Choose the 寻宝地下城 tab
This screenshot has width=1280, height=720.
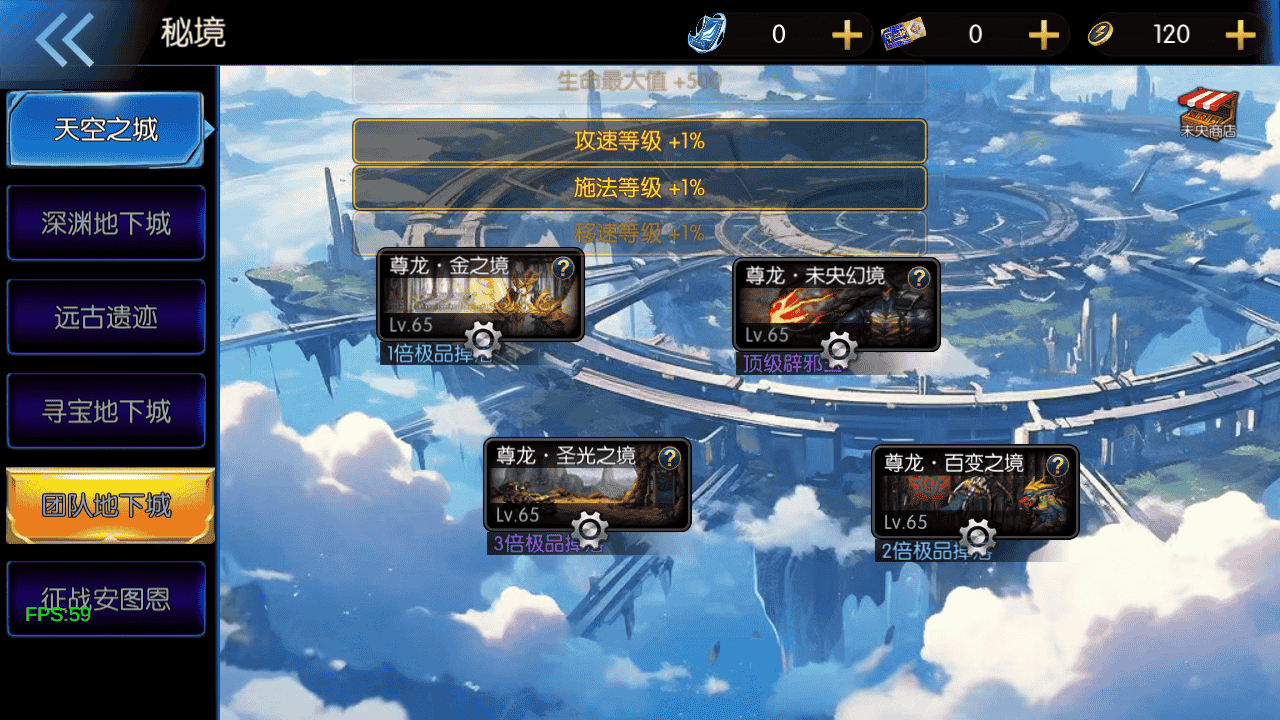point(106,411)
